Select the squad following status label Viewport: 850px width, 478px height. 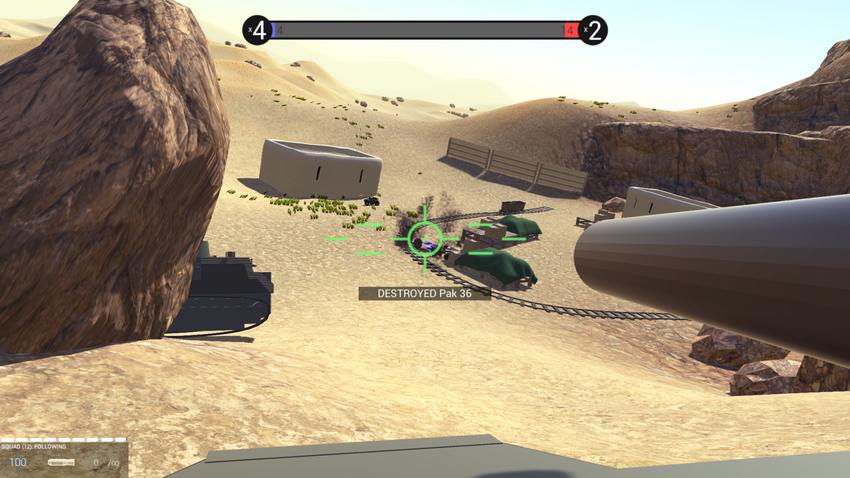pyautogui.click(x=35, y=446)
